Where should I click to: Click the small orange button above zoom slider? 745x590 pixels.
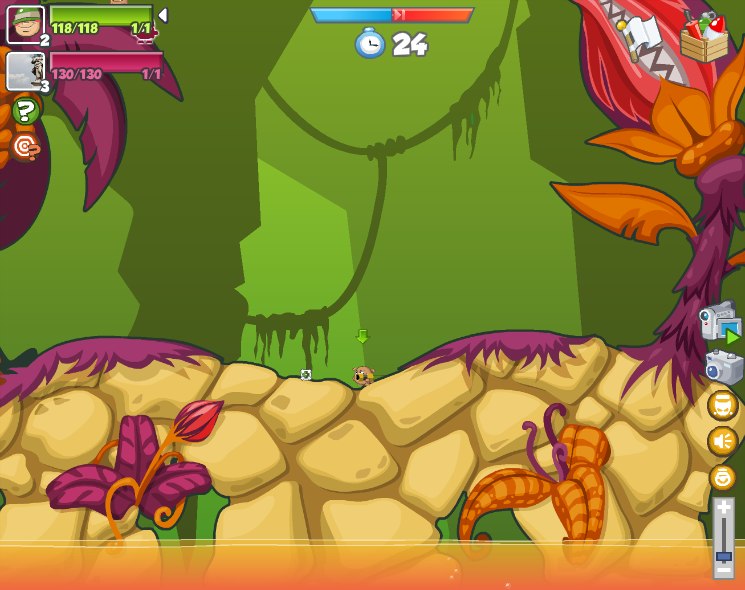(x=722, y=477)
